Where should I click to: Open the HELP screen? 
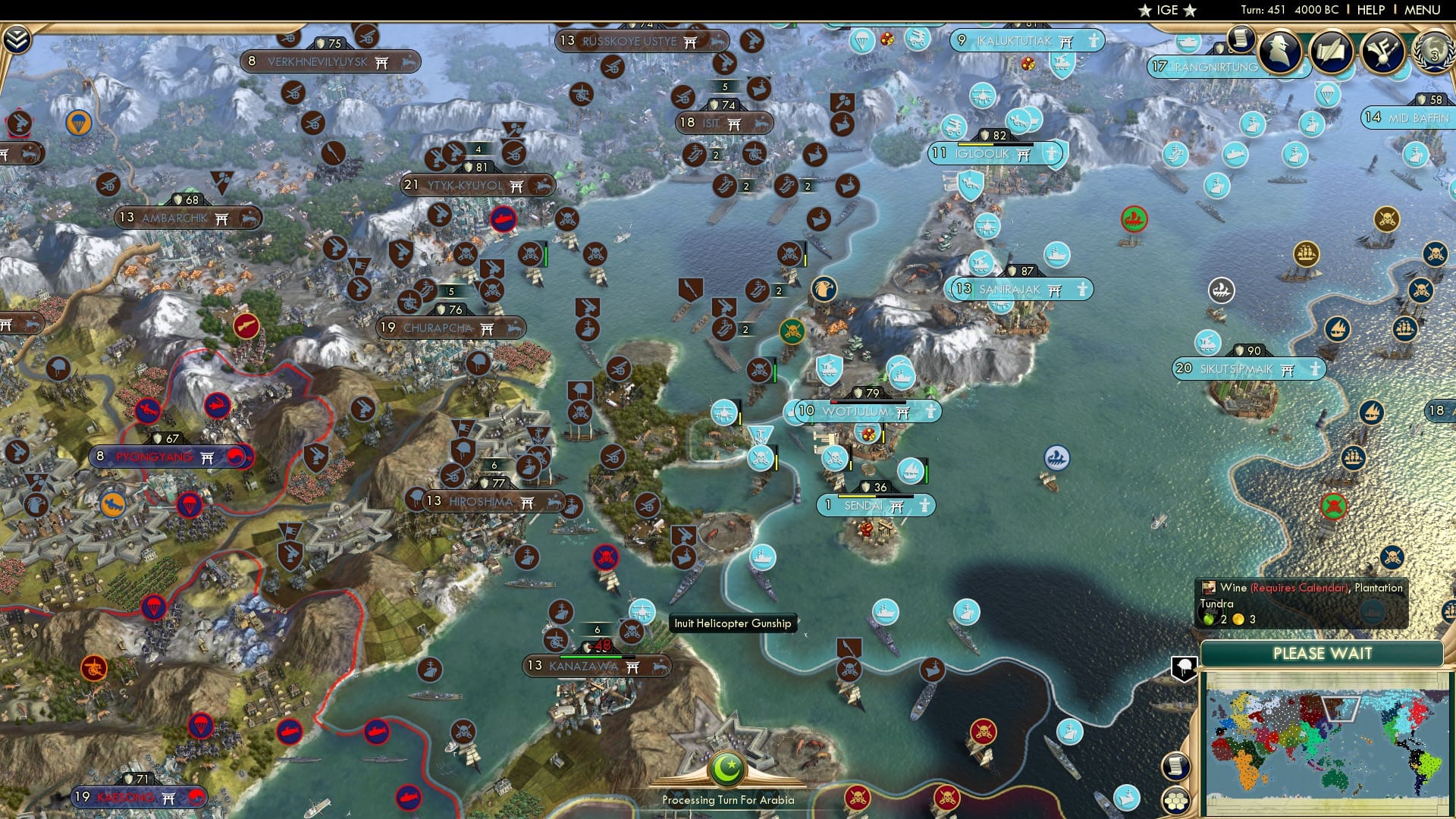tap(1370, 9)
